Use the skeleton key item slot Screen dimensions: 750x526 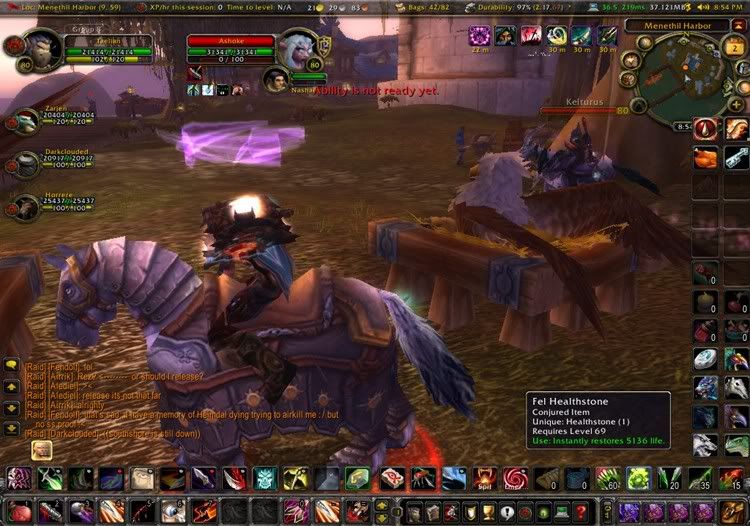tap(736, 157)
